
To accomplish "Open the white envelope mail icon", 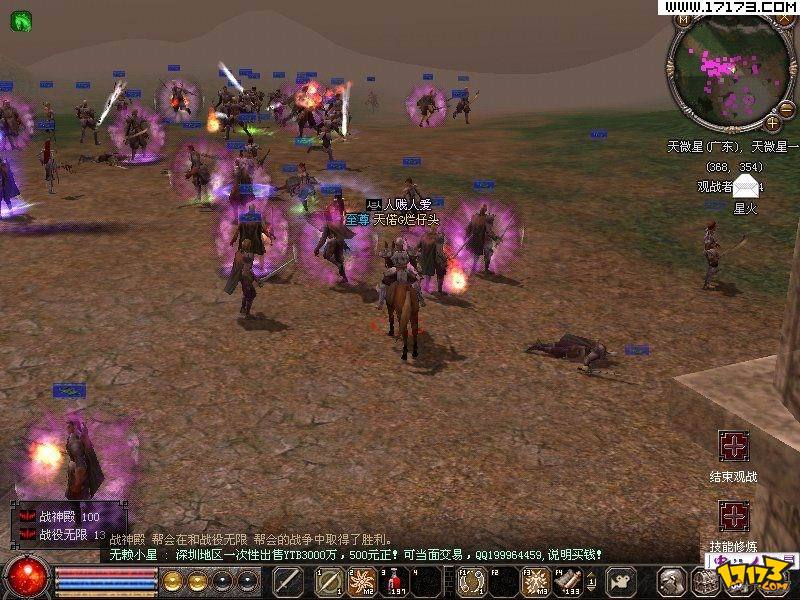I will click(745, 186).
